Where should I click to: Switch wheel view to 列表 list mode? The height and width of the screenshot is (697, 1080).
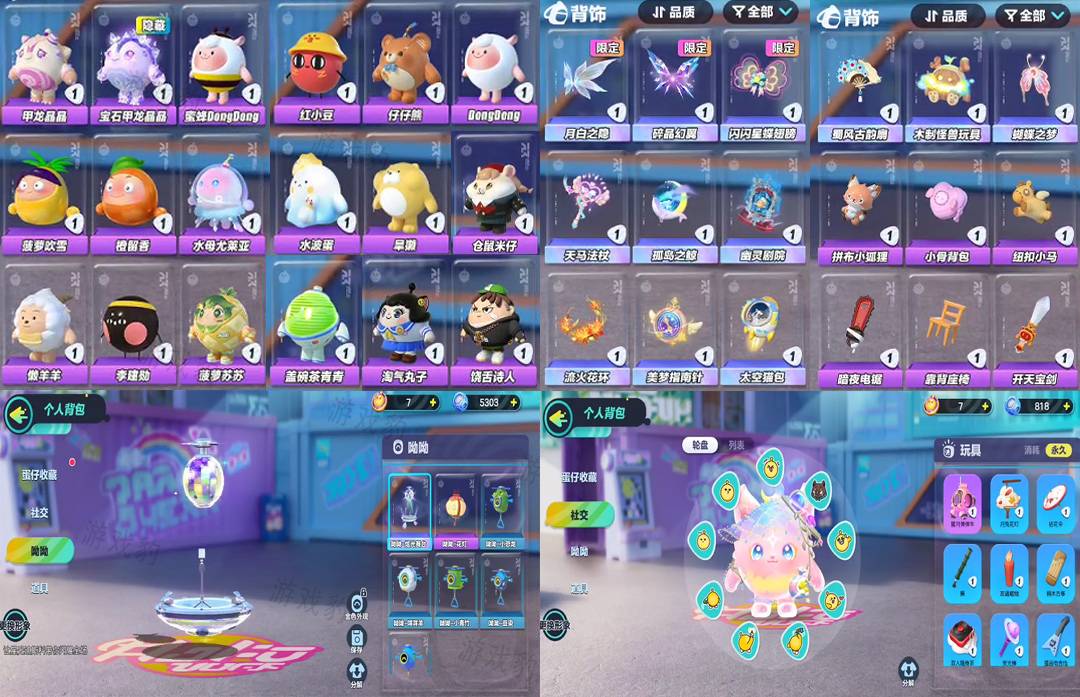[736, 445]
